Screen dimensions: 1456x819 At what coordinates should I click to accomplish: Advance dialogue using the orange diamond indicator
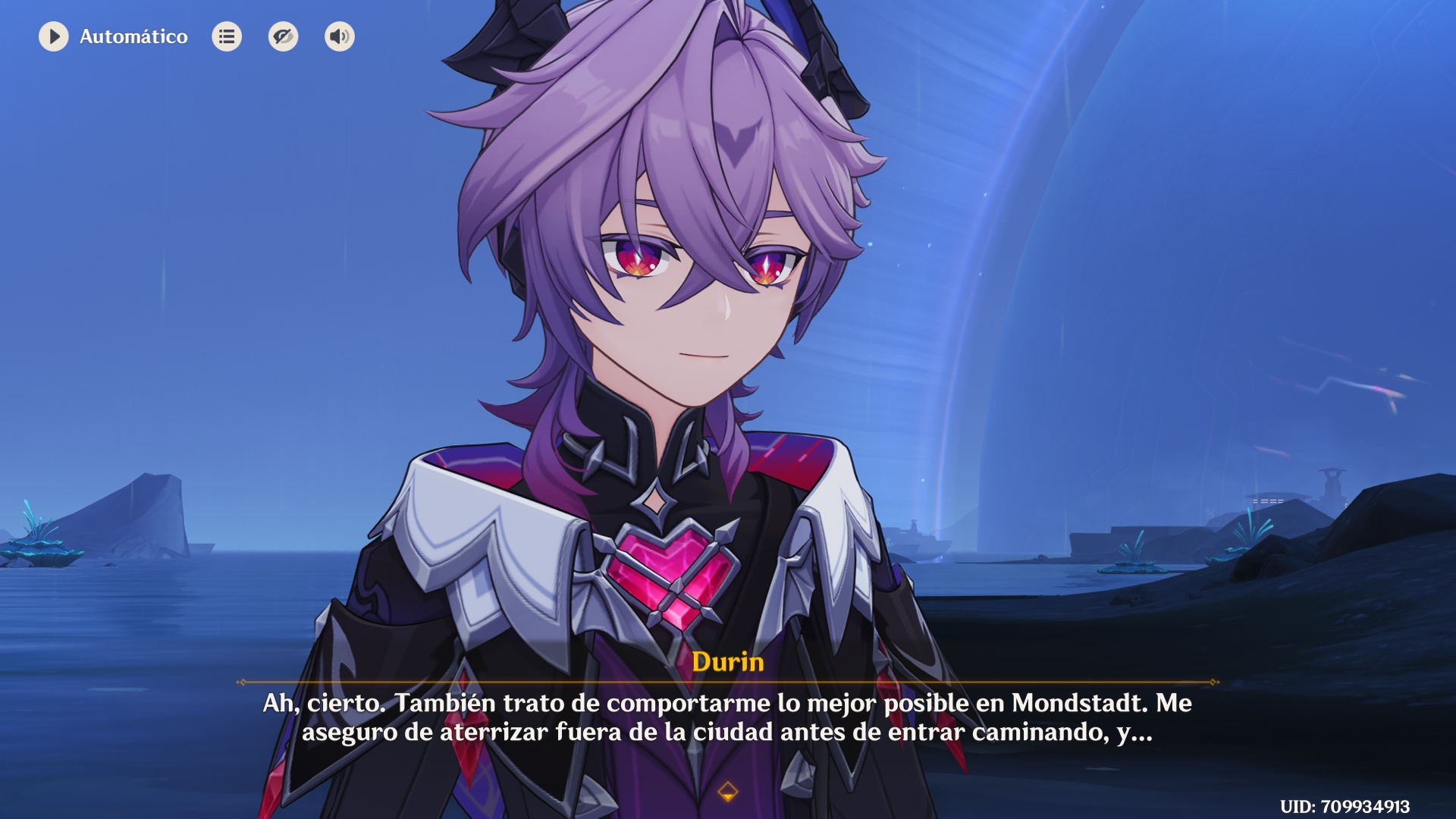click(x=727, y=792)
